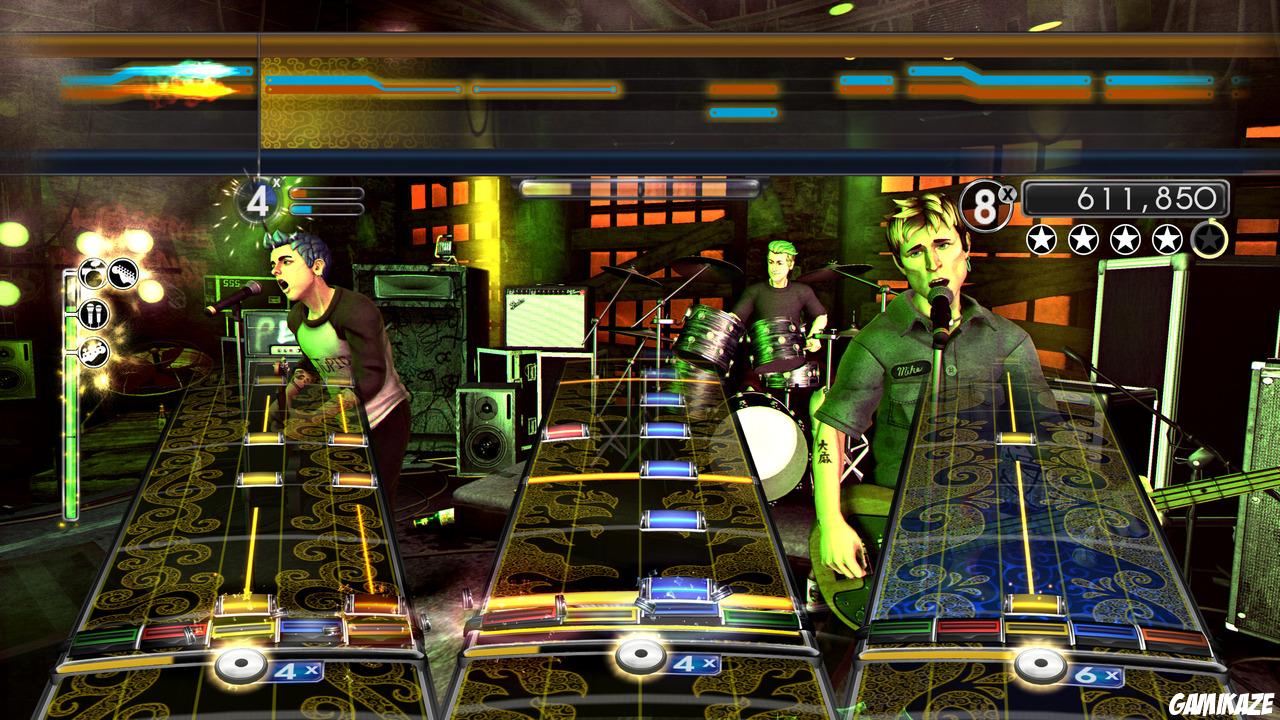Select the bass guitar instrument icon
Screen dimensions: 1280x720
[93, 352]
